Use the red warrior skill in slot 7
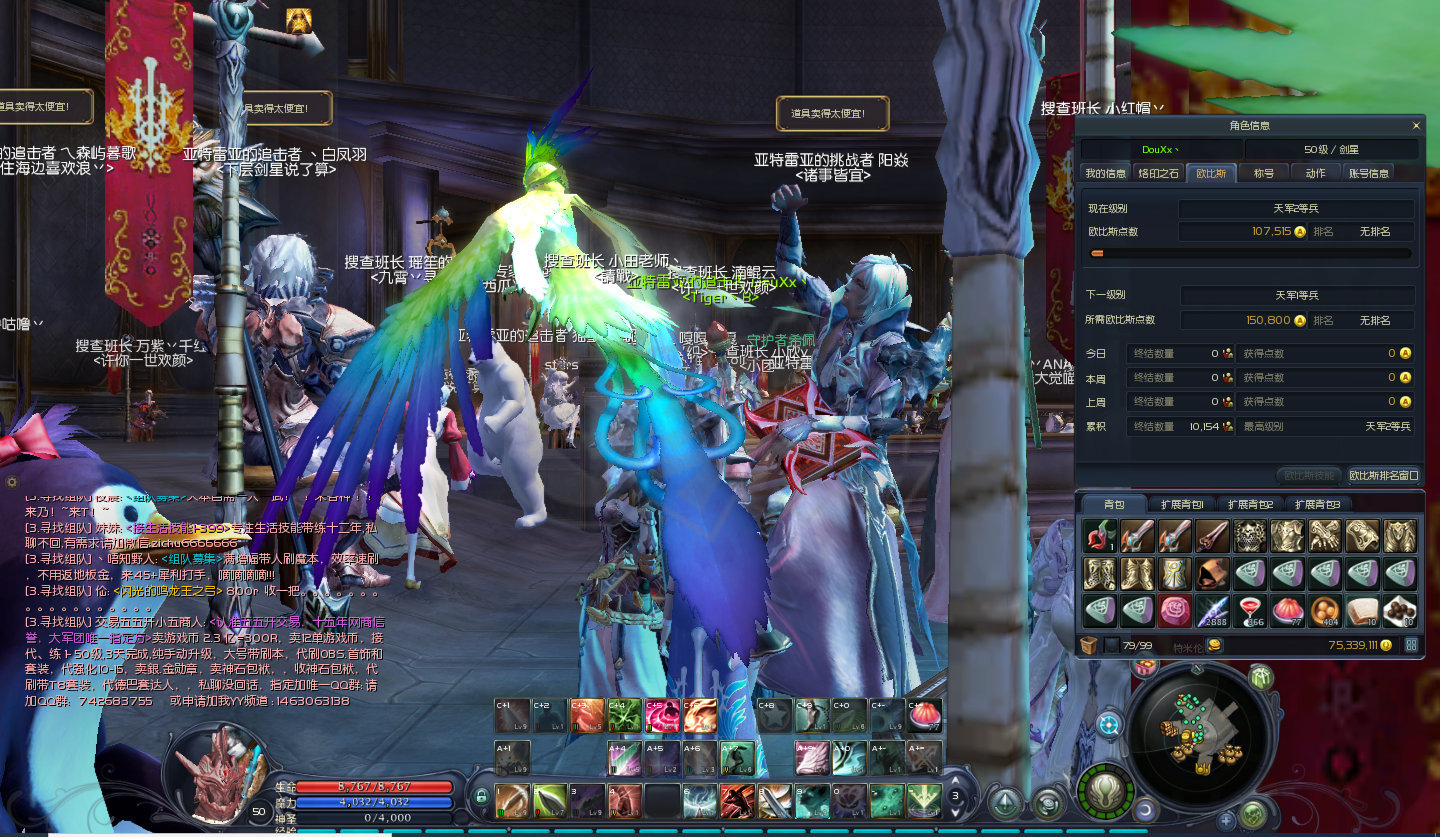Screen dimensions: 1440x837 [x=737, y=800]
